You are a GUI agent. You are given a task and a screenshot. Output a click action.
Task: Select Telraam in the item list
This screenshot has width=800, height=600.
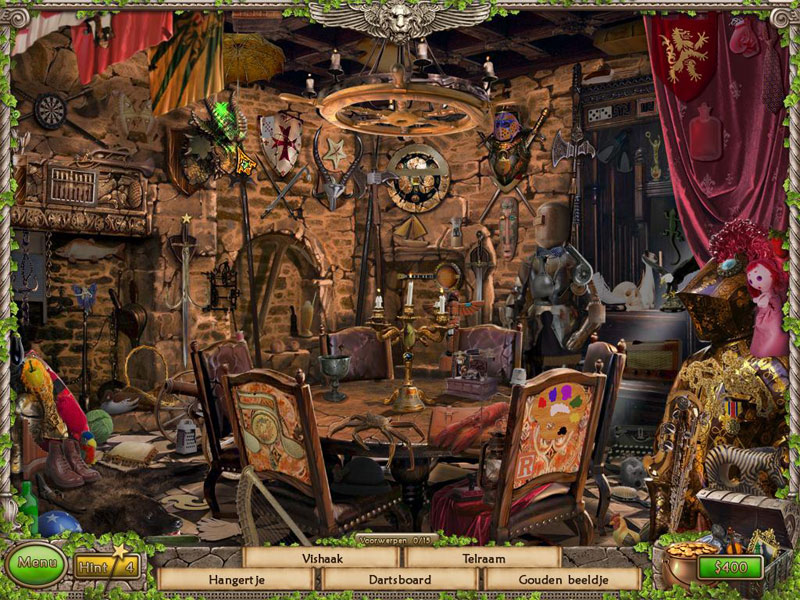pyautogui.click(x=482, y=558)
